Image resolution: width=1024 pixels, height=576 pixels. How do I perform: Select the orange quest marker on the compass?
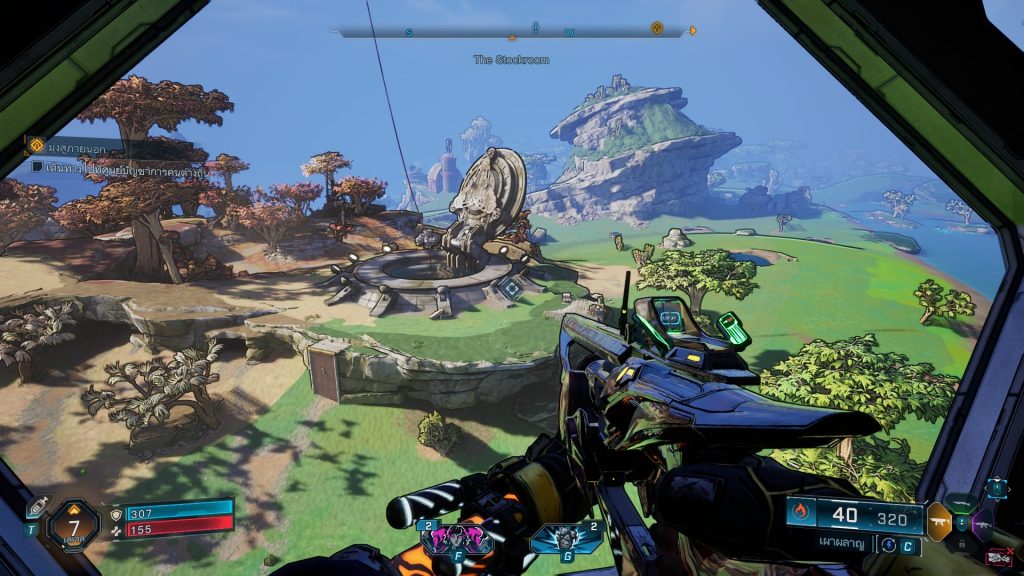pyautogui.click(x=657, y=28)
